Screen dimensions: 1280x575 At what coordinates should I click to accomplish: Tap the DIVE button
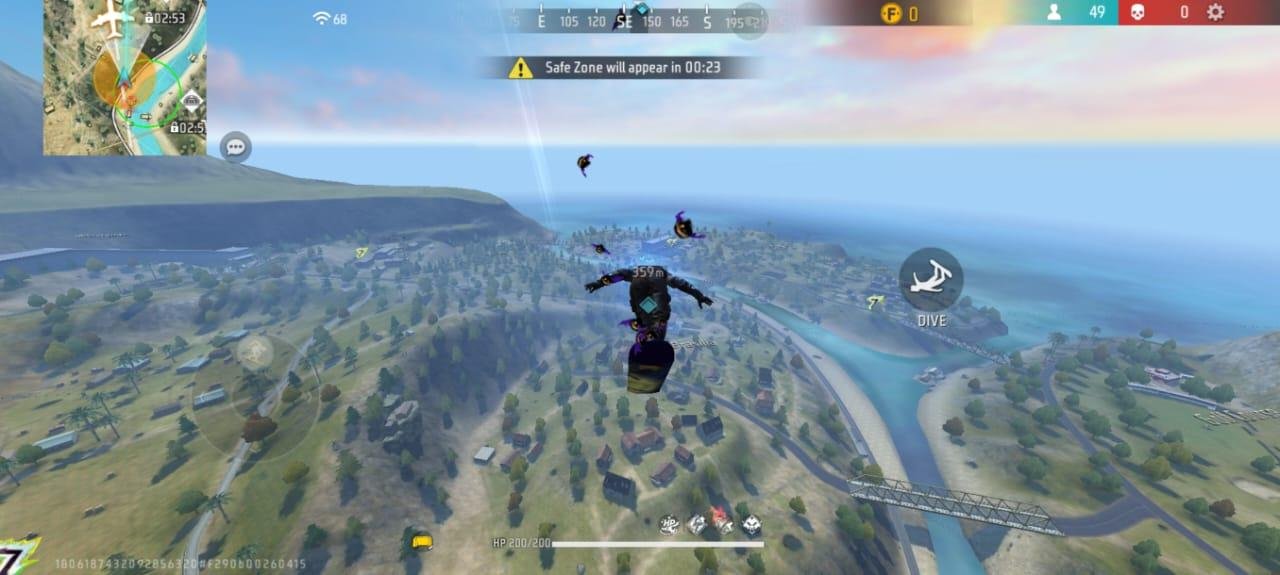(931, 280)
